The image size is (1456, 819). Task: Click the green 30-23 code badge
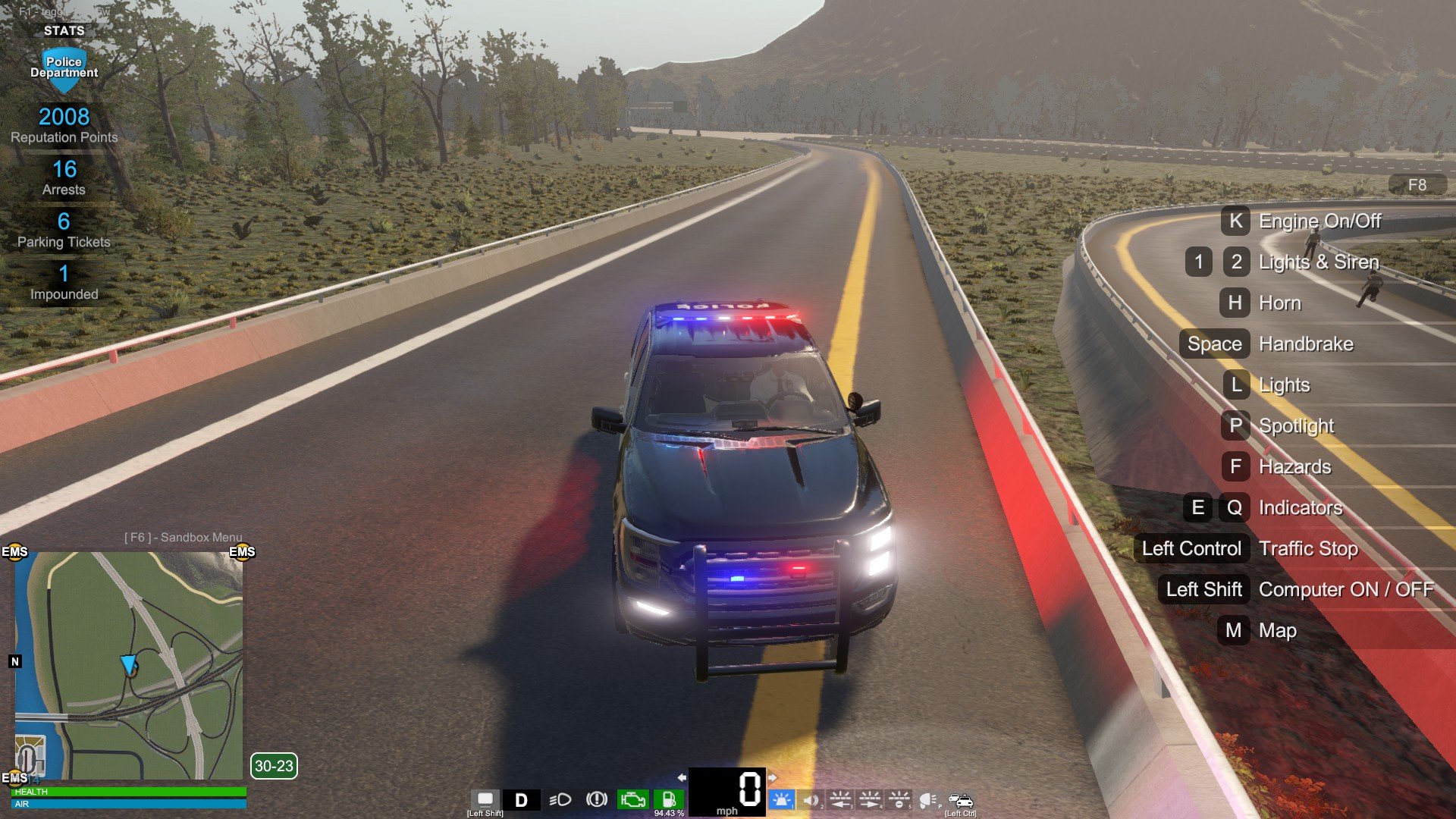pyautogui.click(x=274, y=766)
